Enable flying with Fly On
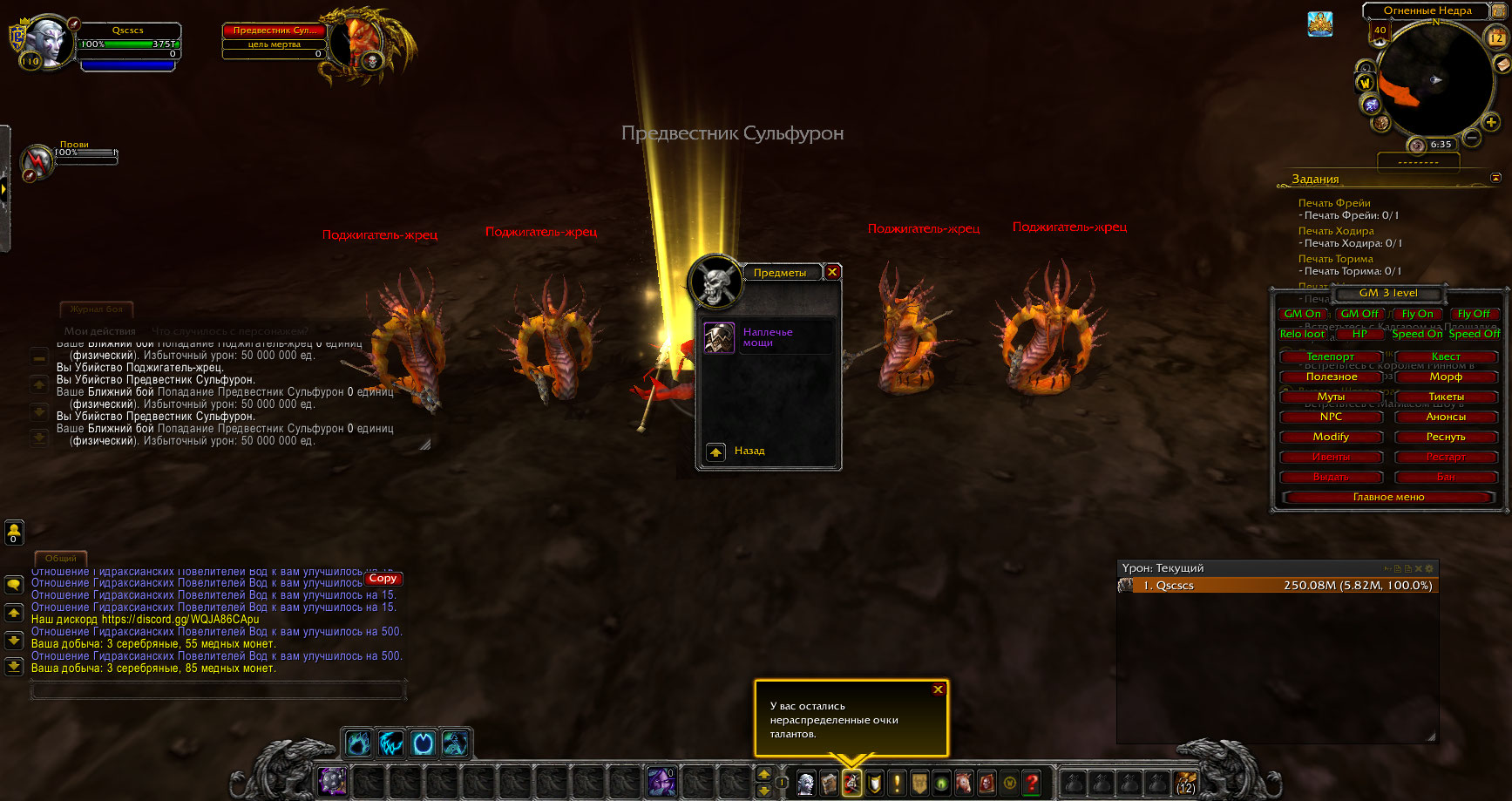The image size is (1512, 801). 1417,314
